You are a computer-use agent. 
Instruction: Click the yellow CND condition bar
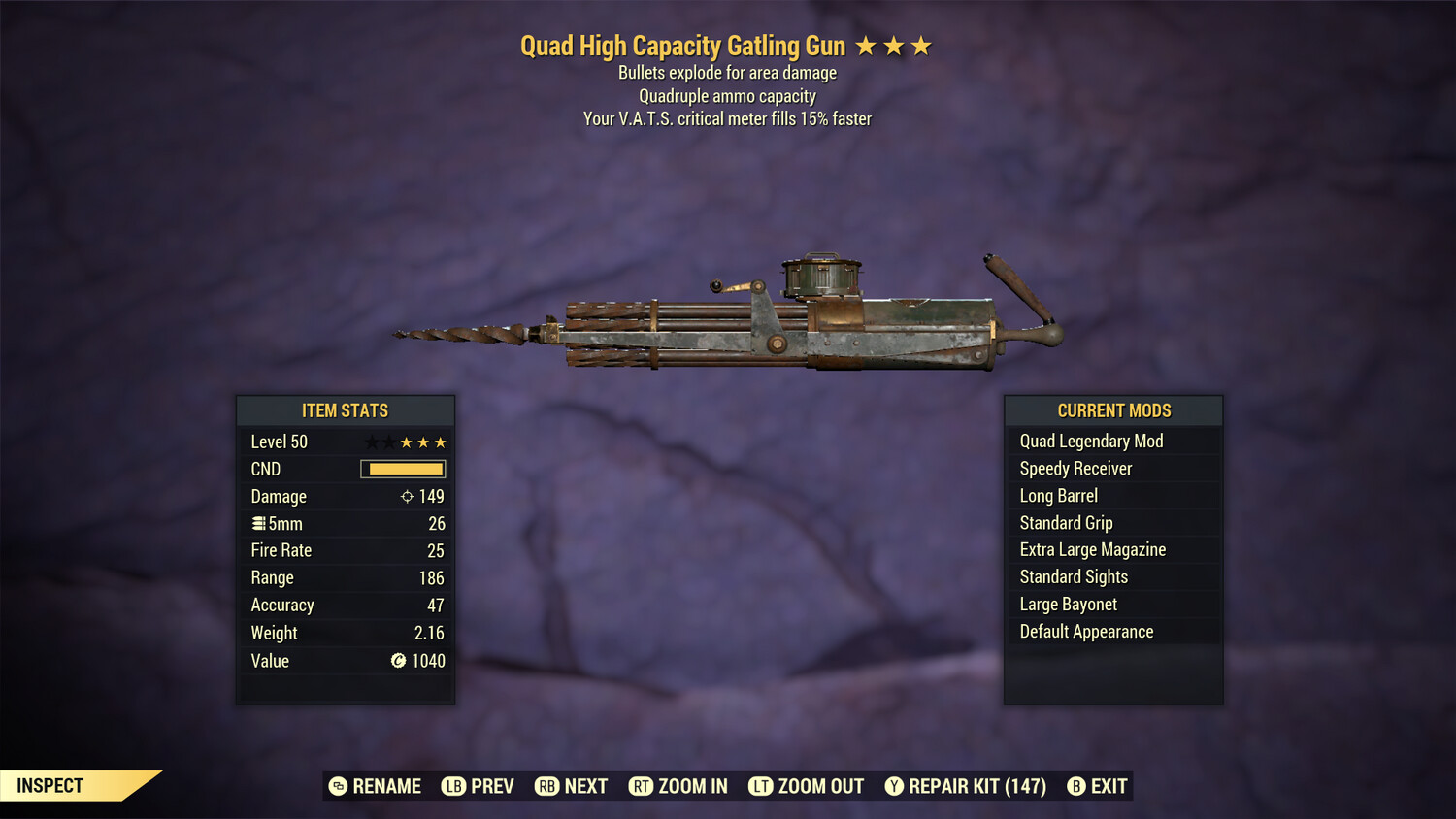[401, 469]
